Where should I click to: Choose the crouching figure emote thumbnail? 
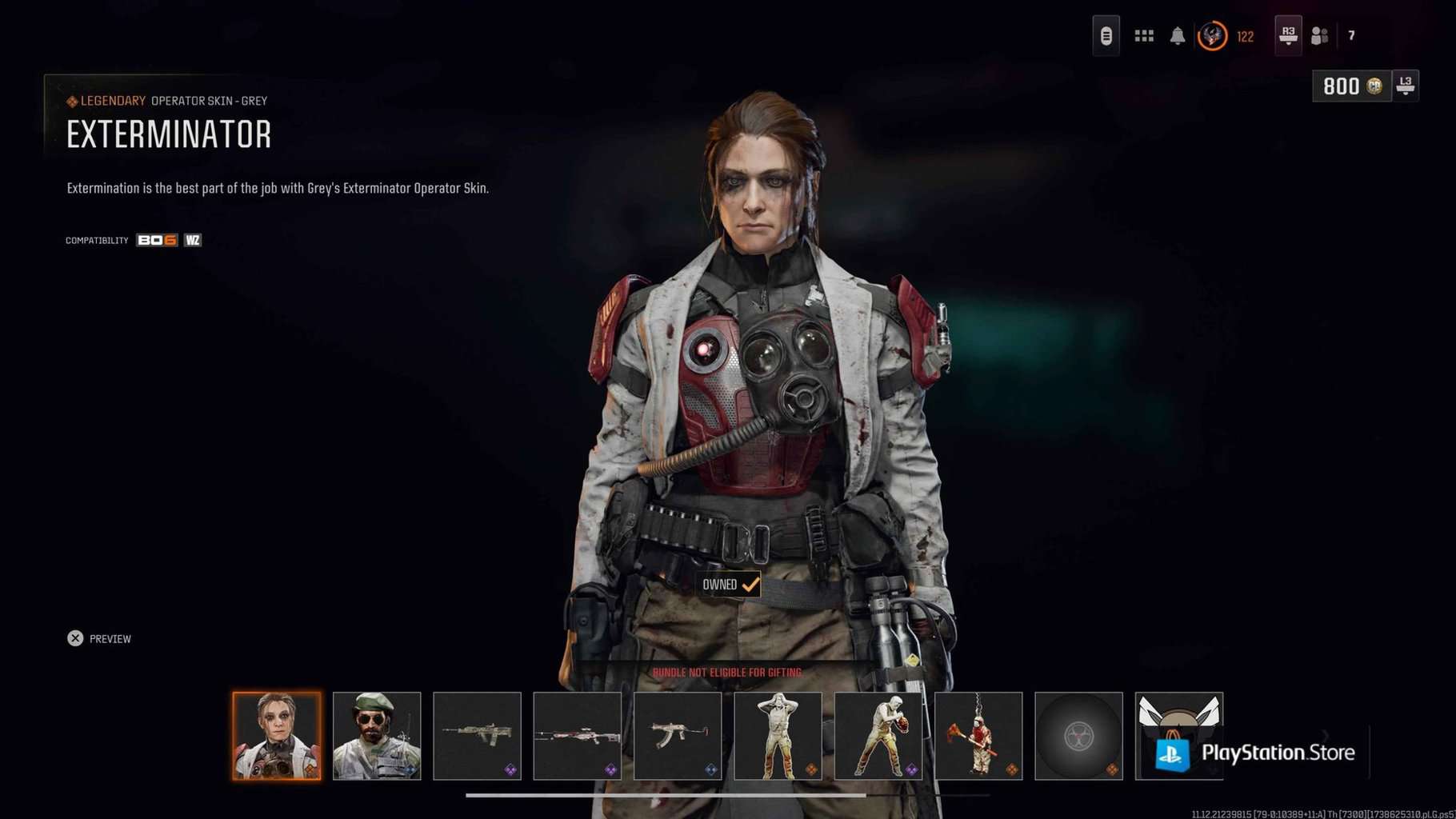coord(878,736)
